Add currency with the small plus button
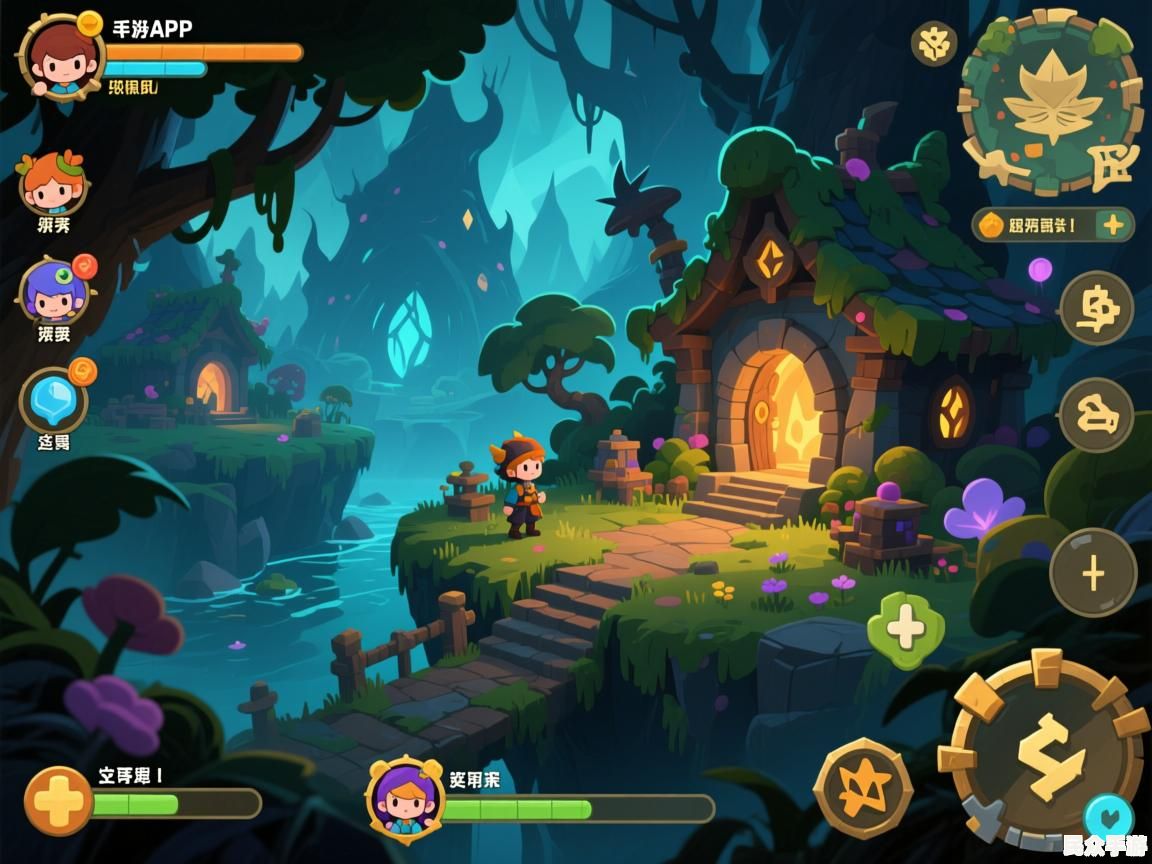1152x864 pixels. pos(1112,225)
